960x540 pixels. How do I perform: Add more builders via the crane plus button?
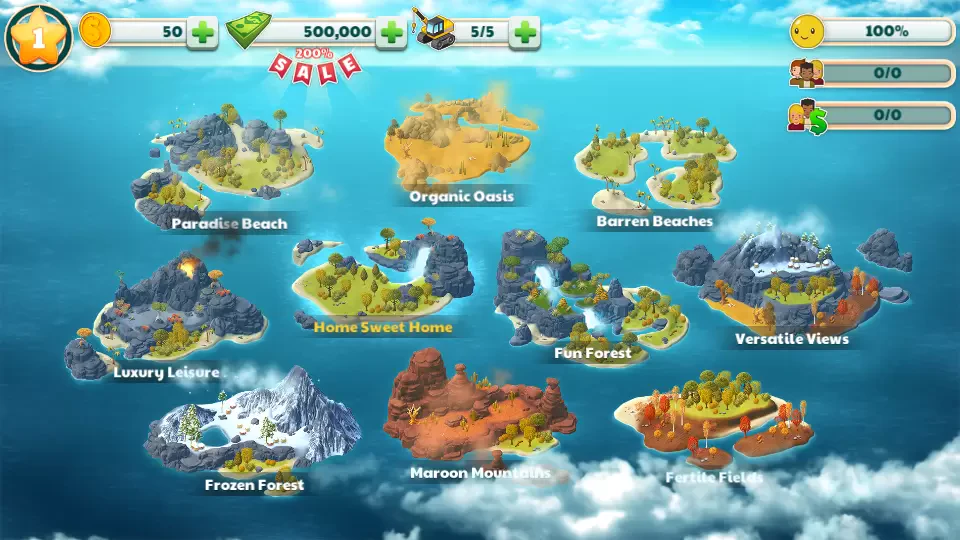coord(524,32)
